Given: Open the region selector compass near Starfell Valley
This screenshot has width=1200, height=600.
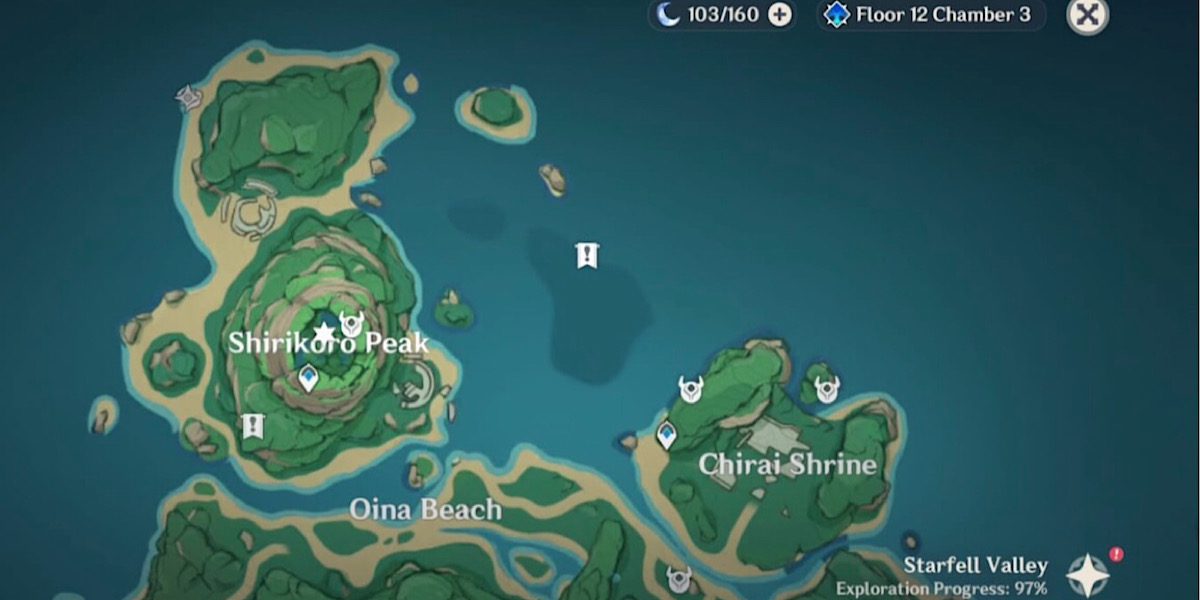Looking at the screenshot, I should pos(1087,574).
